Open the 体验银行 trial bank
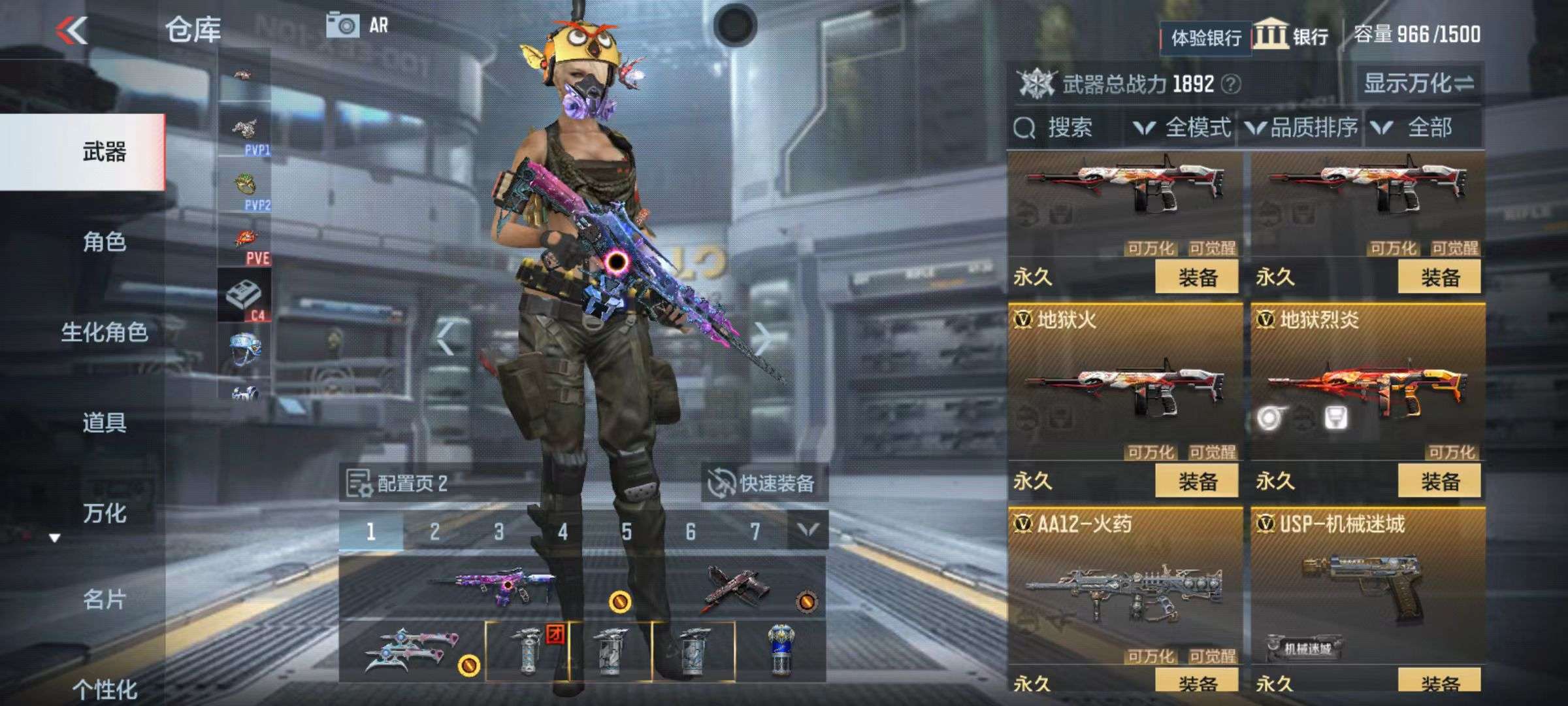The height and width of the screenshot is (706, 1568). tap(1205, 38)
